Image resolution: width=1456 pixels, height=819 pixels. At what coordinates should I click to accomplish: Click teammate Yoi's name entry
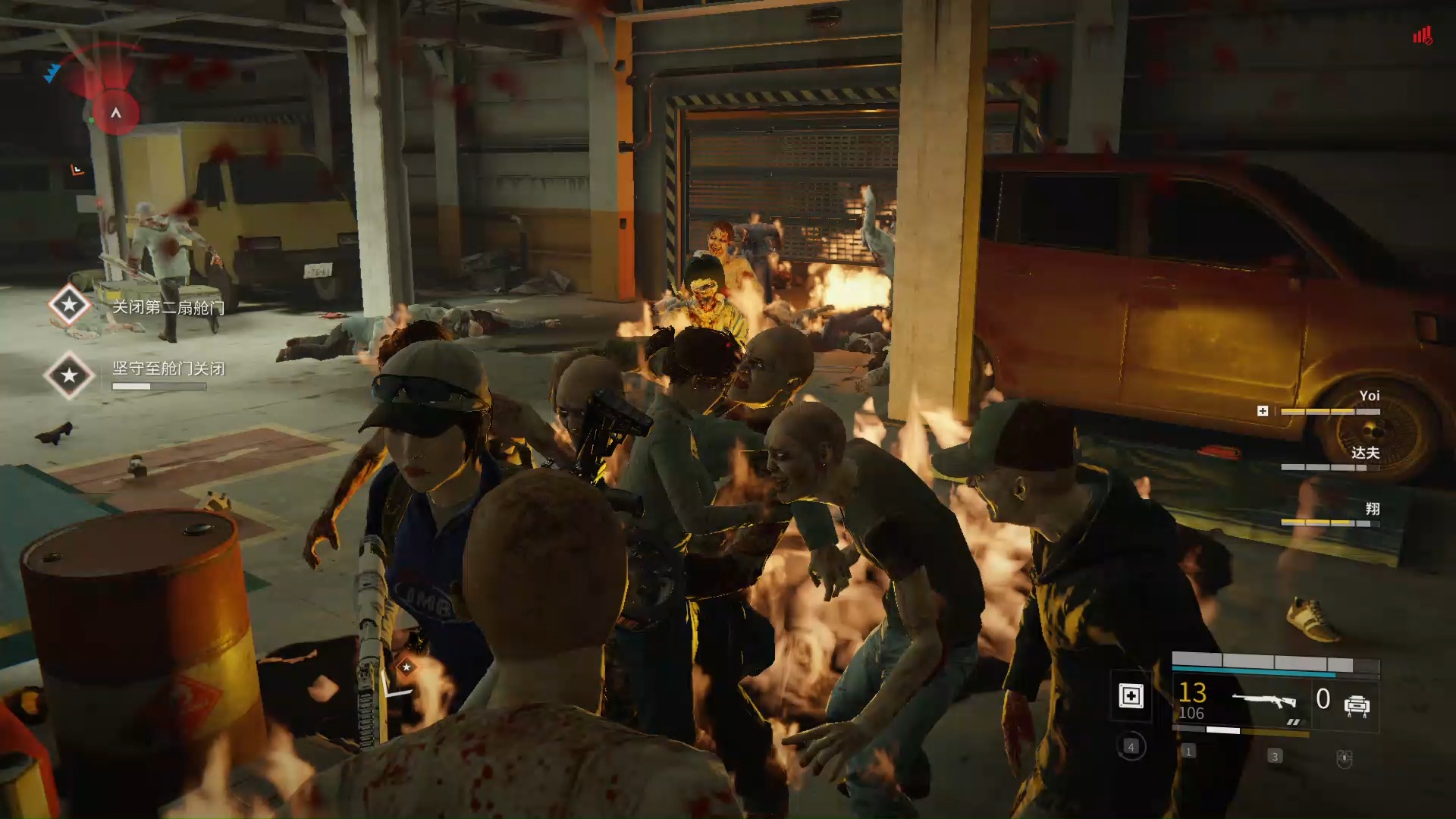coord(1369,396)
